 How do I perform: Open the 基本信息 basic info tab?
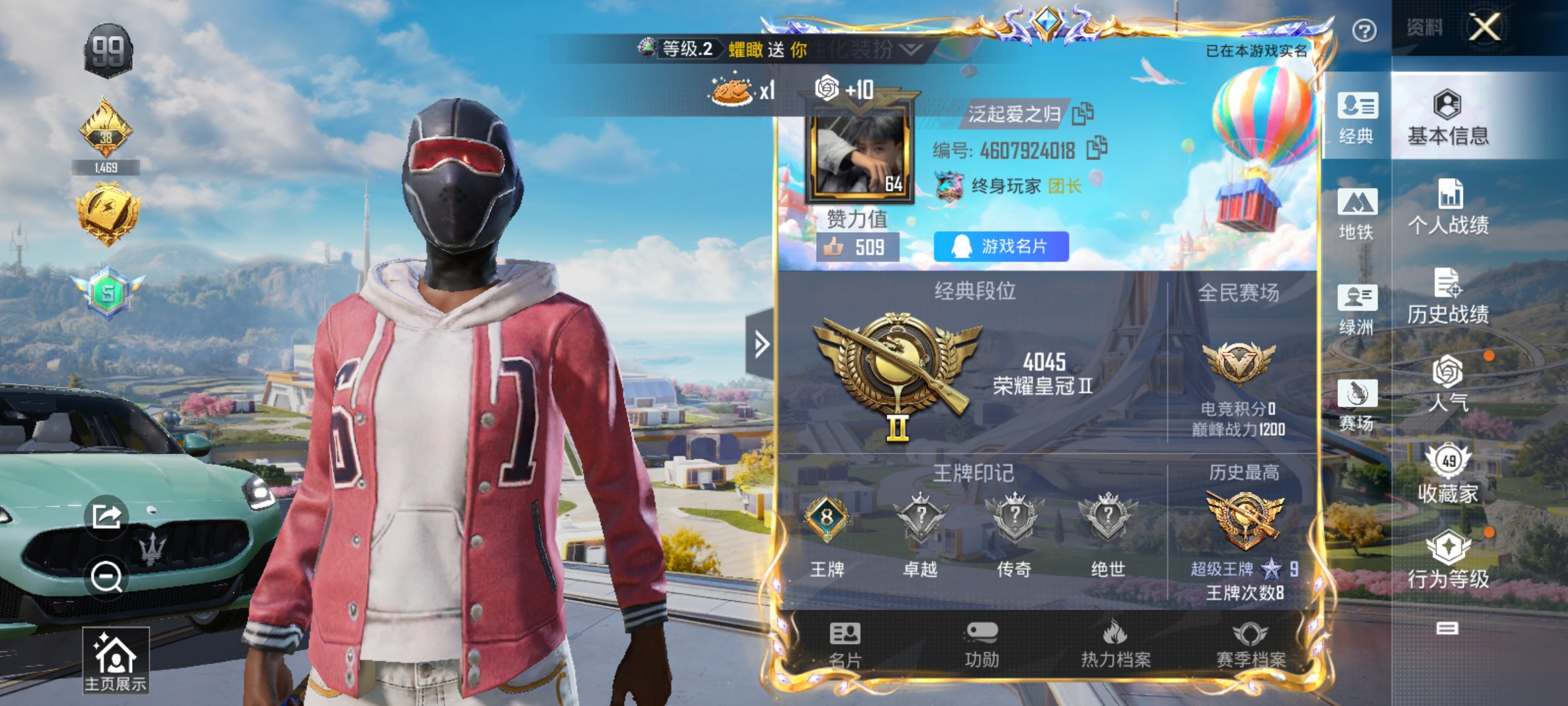pyautogui.click(x=1448, y=118)
